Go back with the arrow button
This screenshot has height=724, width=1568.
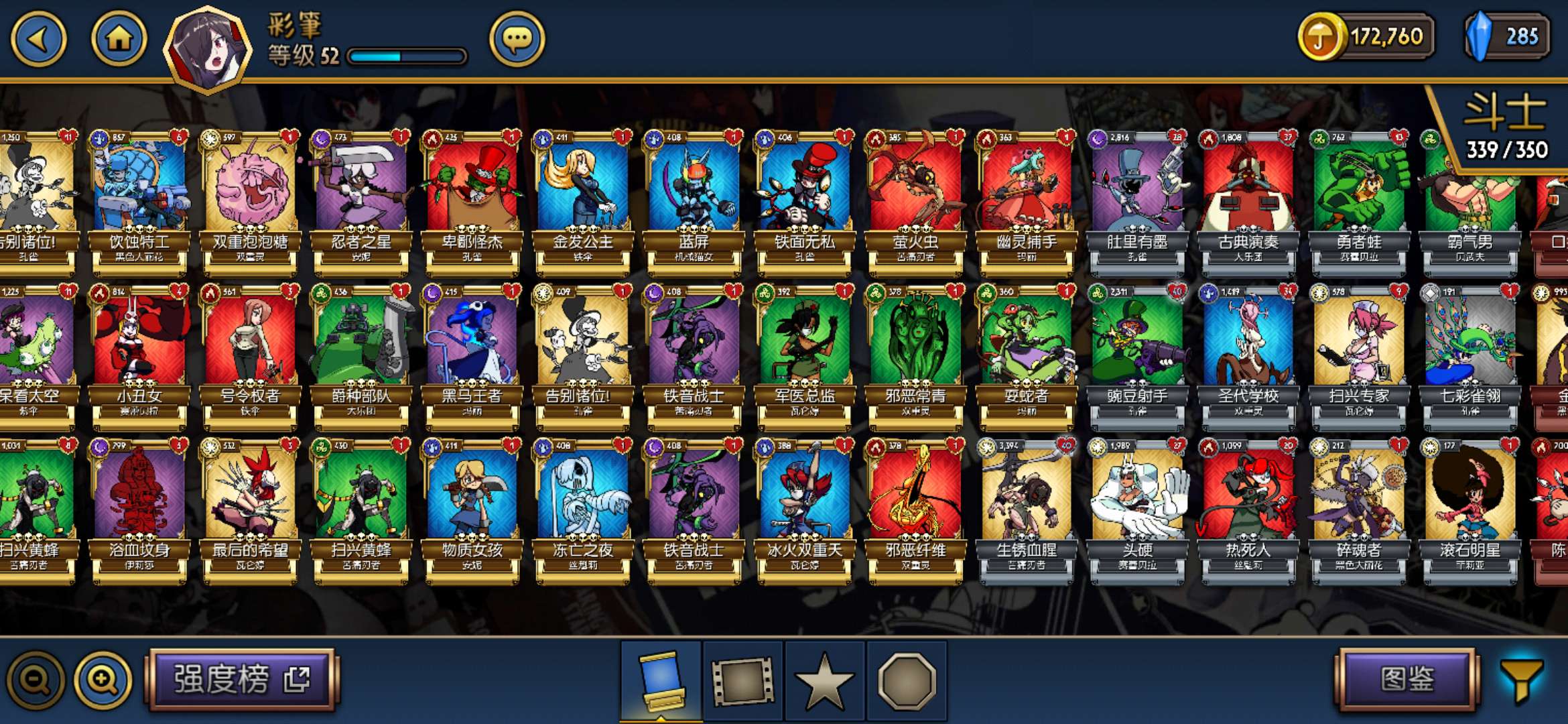coord(38,39)
